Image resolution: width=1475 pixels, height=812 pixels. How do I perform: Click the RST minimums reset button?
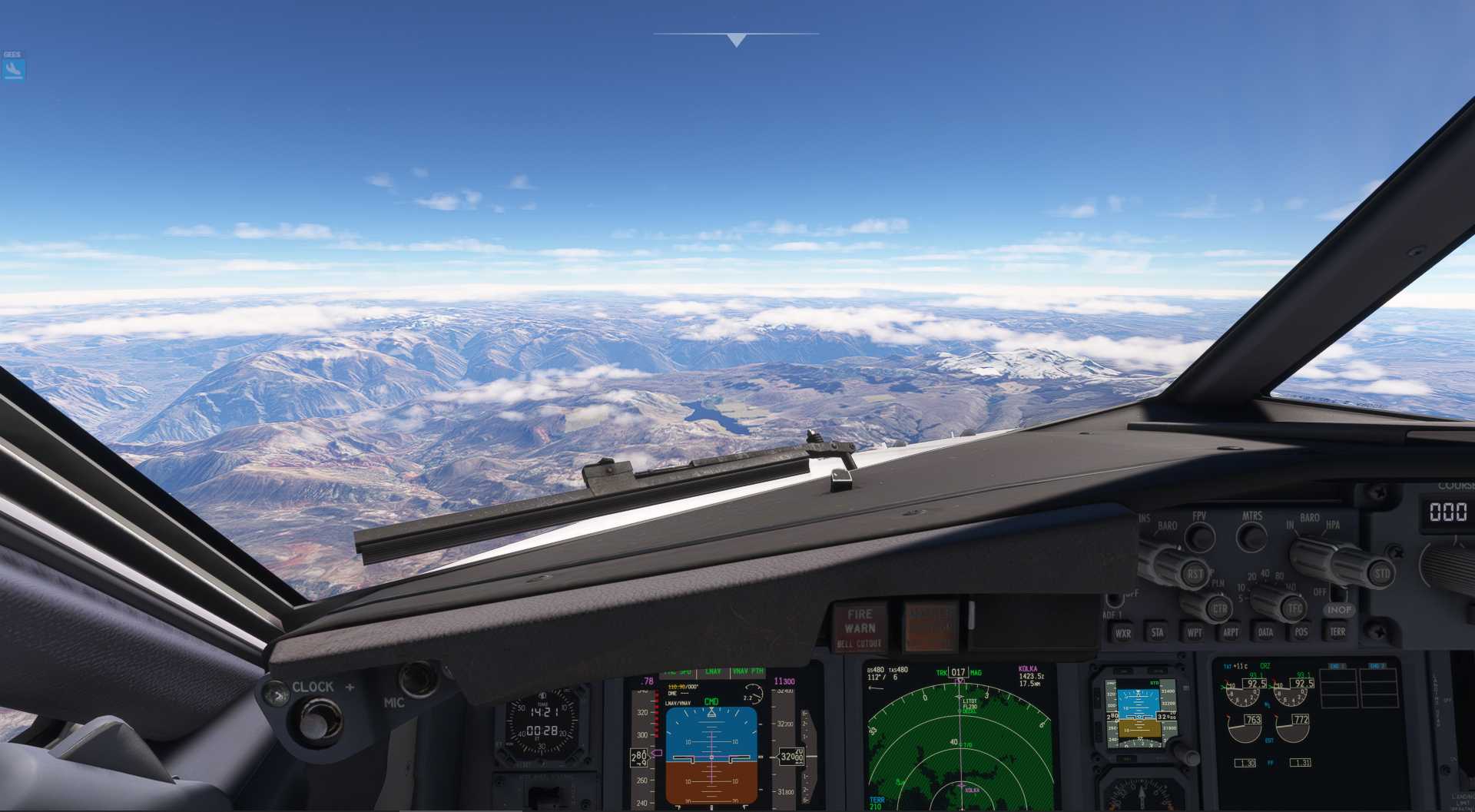coord(1194,574)
